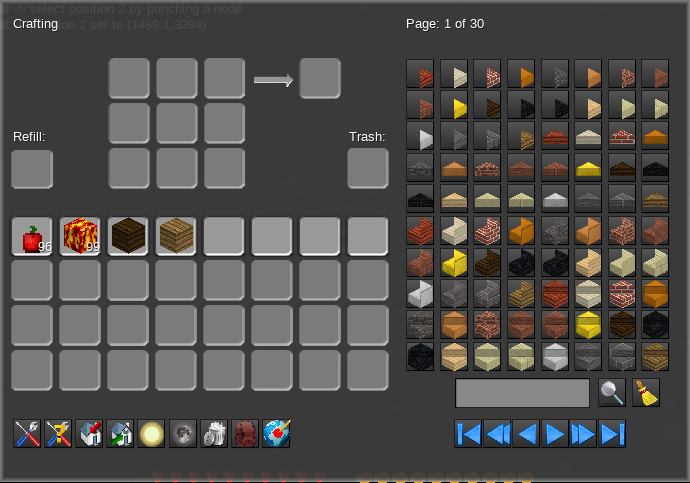
Task: Click the Refill slot
Action: click(32, 169)
